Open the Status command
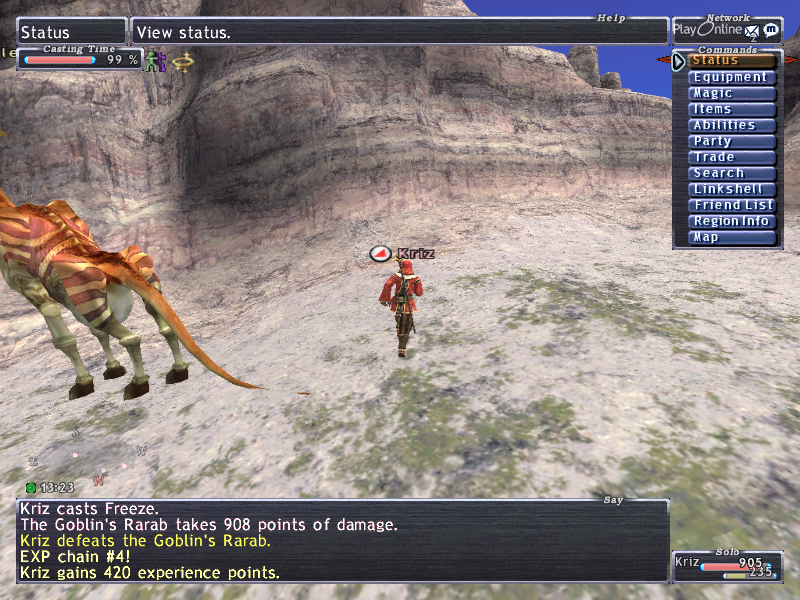The image size is (800, 600). point(733,61)
